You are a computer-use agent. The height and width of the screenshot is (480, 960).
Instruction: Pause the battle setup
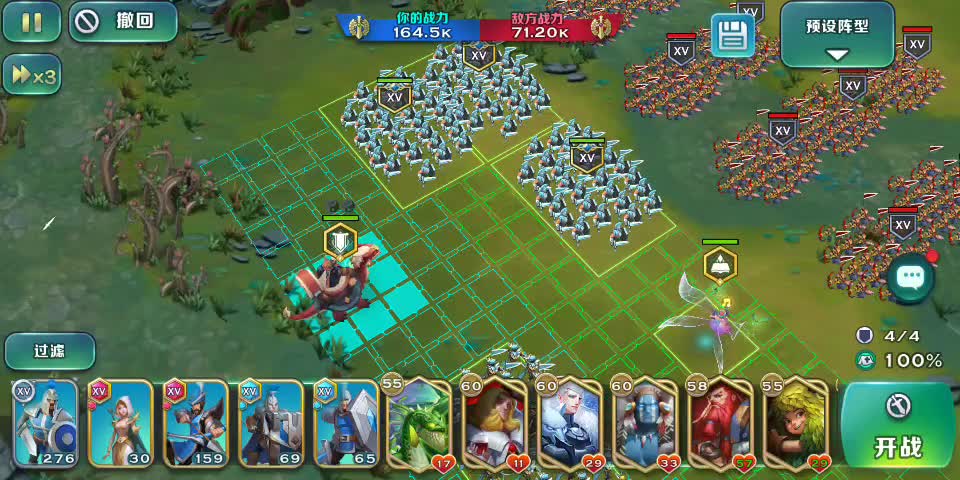(31, 22)
